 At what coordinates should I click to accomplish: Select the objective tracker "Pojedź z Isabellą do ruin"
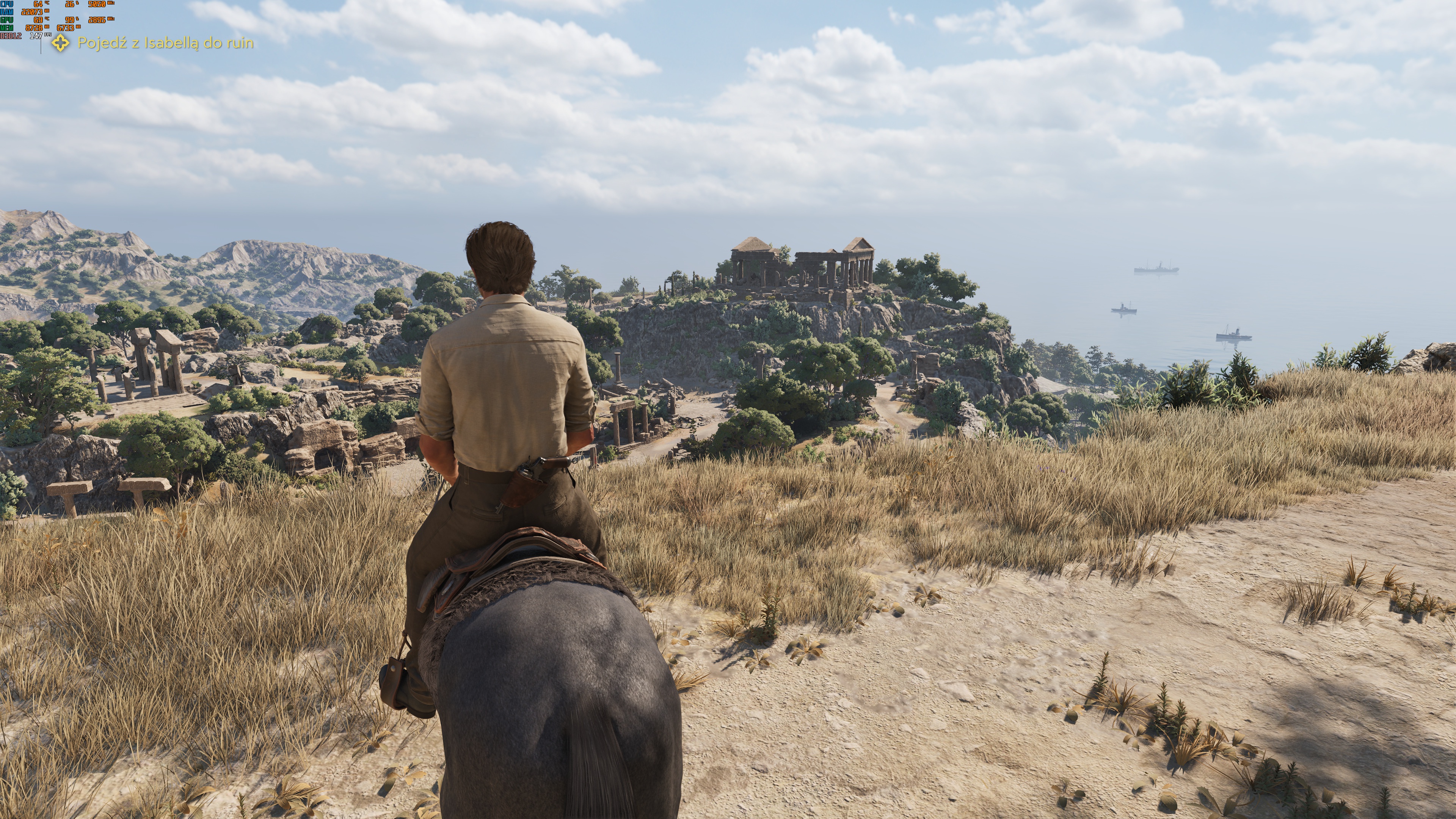165,43
